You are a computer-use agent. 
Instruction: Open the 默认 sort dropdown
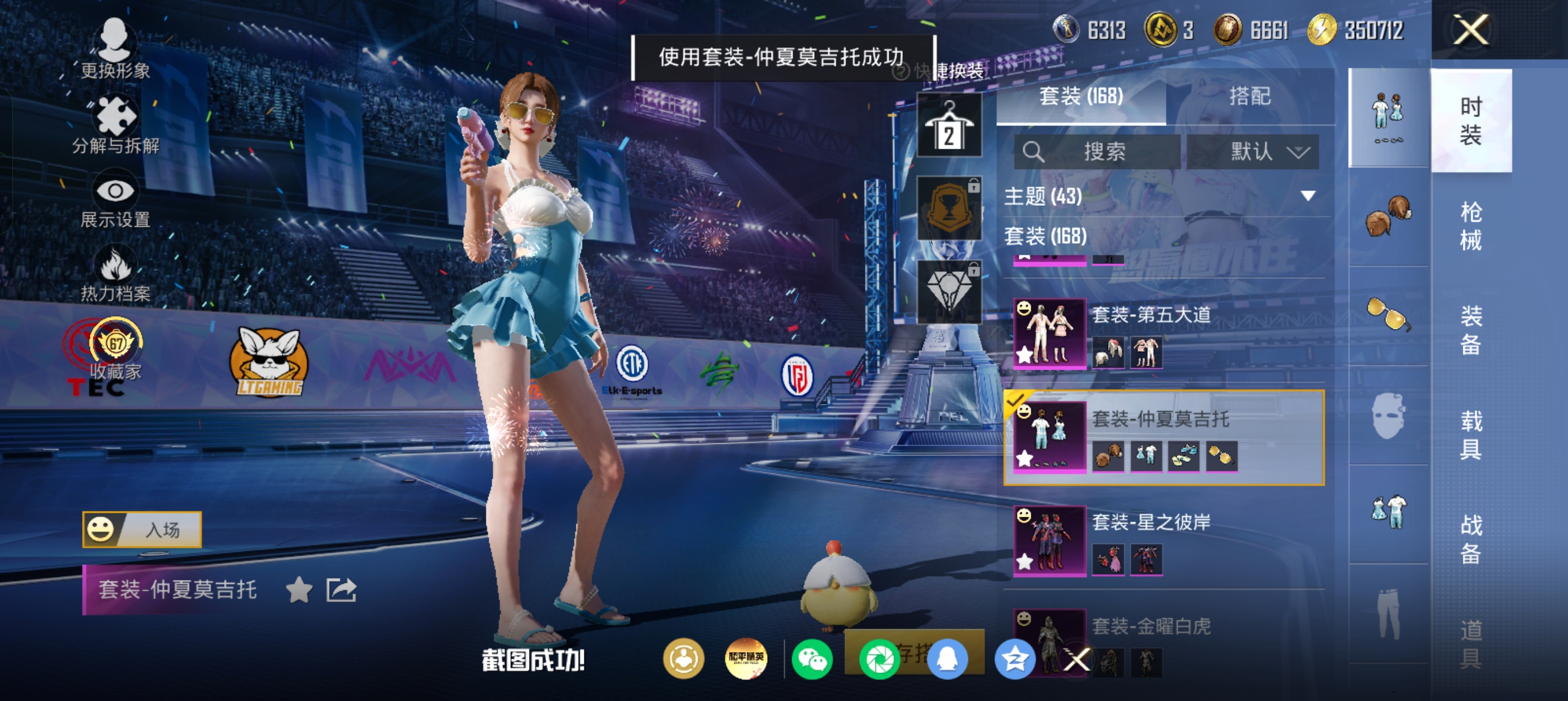coord(1253,152)
